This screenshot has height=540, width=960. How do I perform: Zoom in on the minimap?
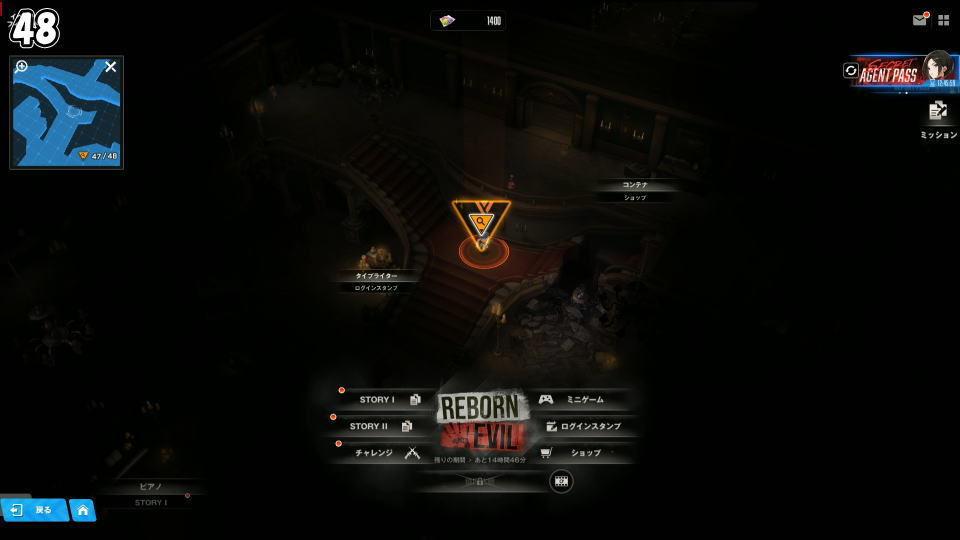click(x=22, y=68)
